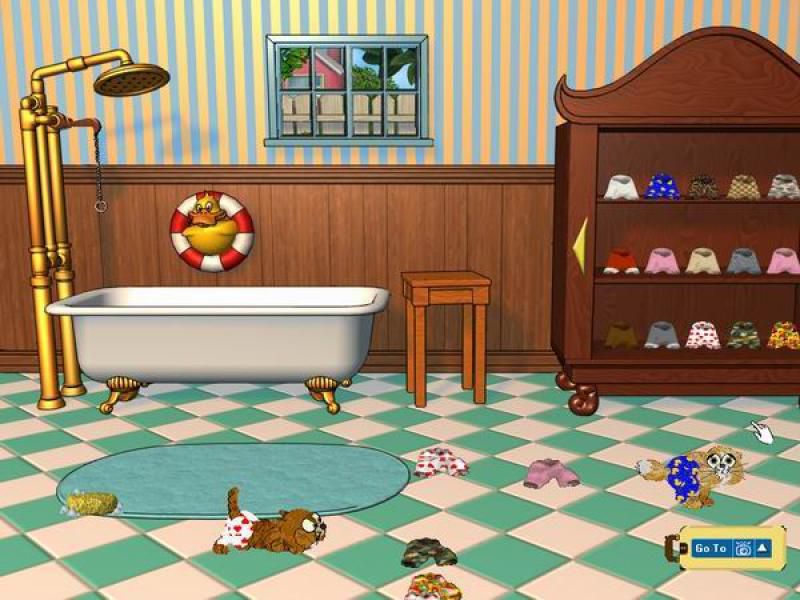Pick the white shirt with red hearts on the shelf
800x600 pixels.
[x=702, y=334]
